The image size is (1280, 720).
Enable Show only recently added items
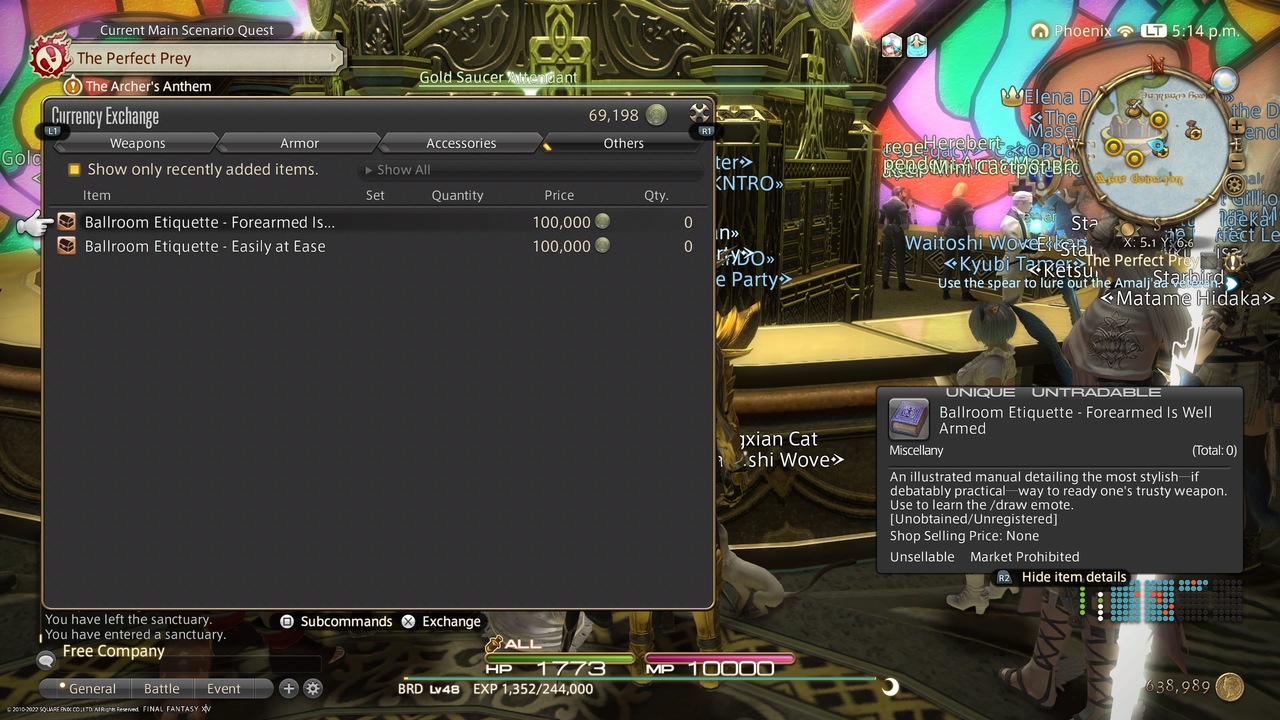(75, 170)
